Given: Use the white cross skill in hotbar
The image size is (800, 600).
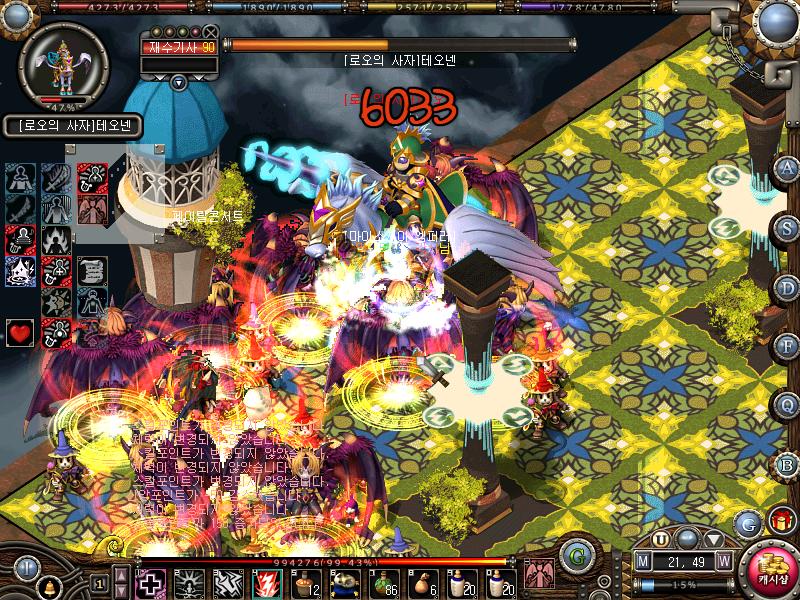Looking at the screenshot, I should (150, 582).
